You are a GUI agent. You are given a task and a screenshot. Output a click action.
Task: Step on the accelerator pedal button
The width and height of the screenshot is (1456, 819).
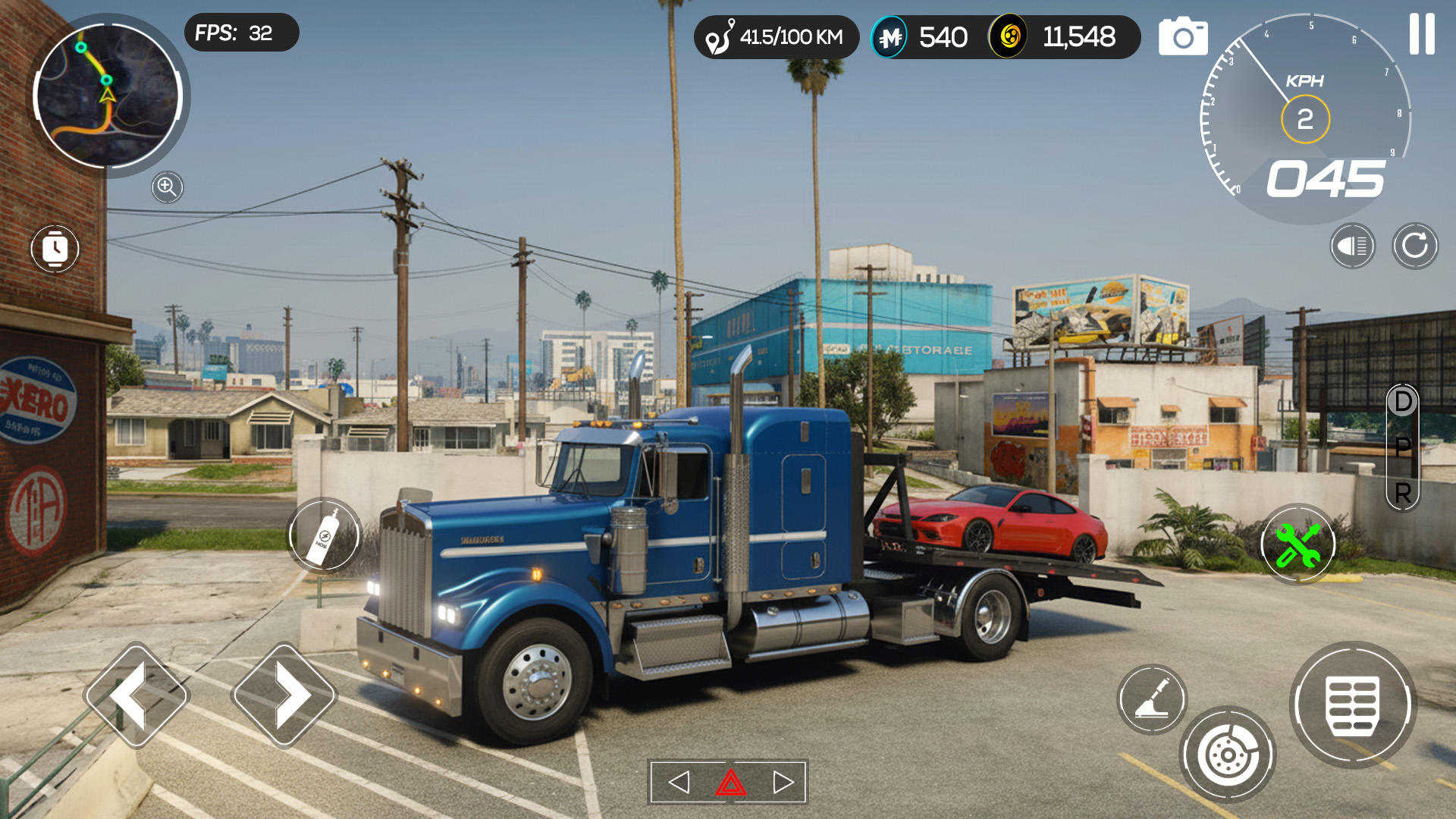point(1353,705)
